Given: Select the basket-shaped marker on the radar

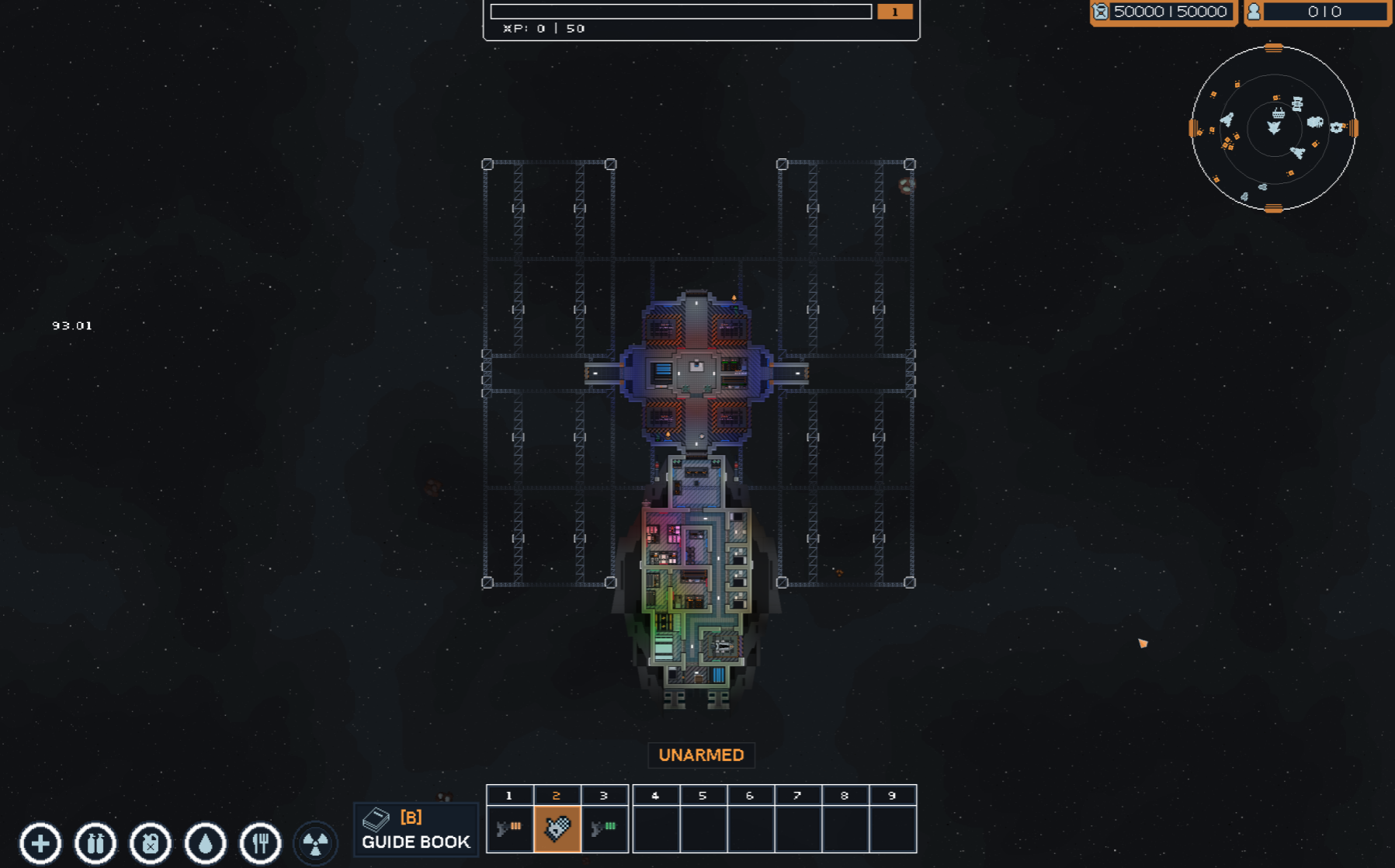Looking at the screenshot, I should point(1278,113).
